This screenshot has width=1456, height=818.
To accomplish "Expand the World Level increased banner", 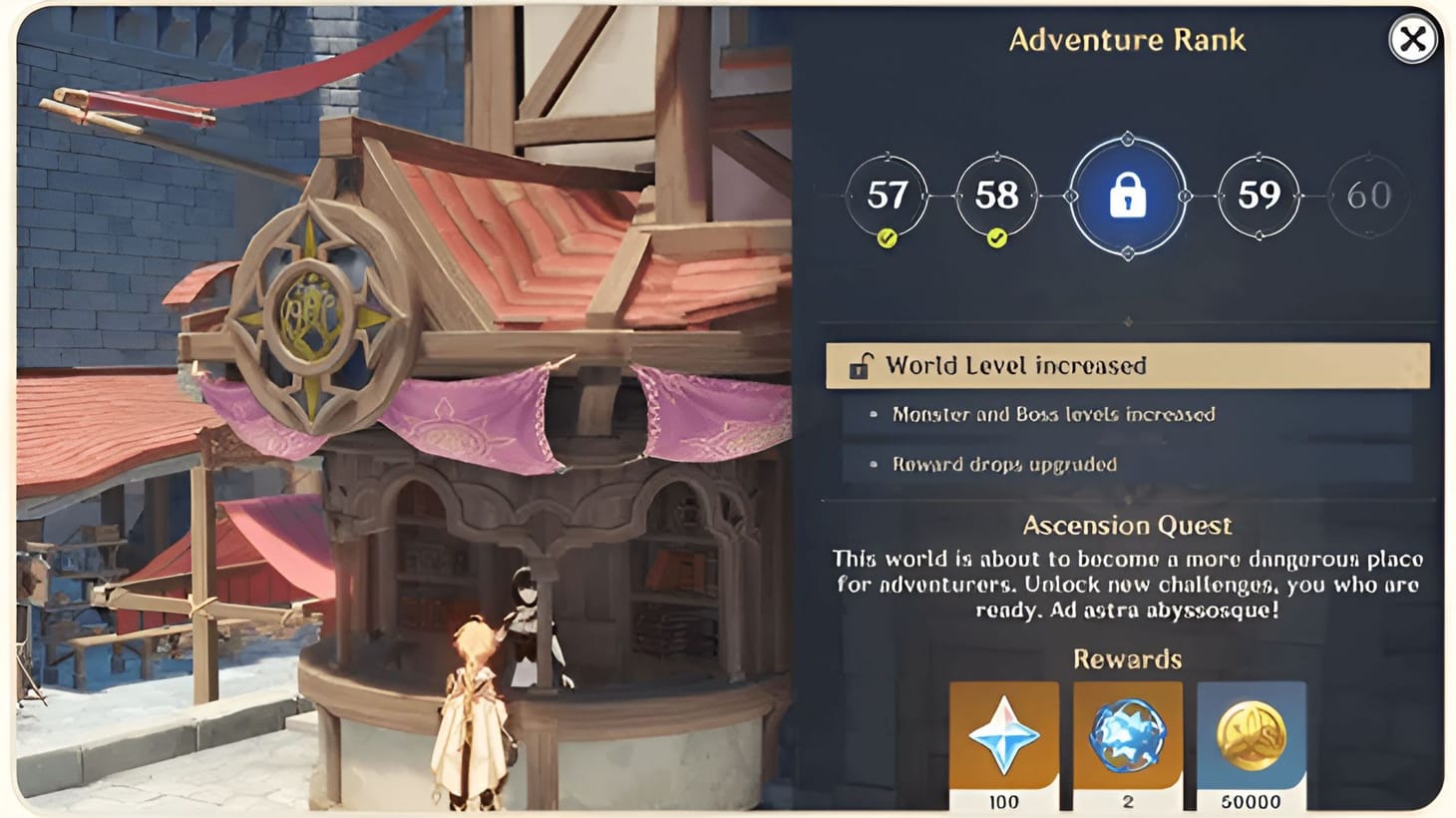I will pyautogui.click(x=1127, y=365).
